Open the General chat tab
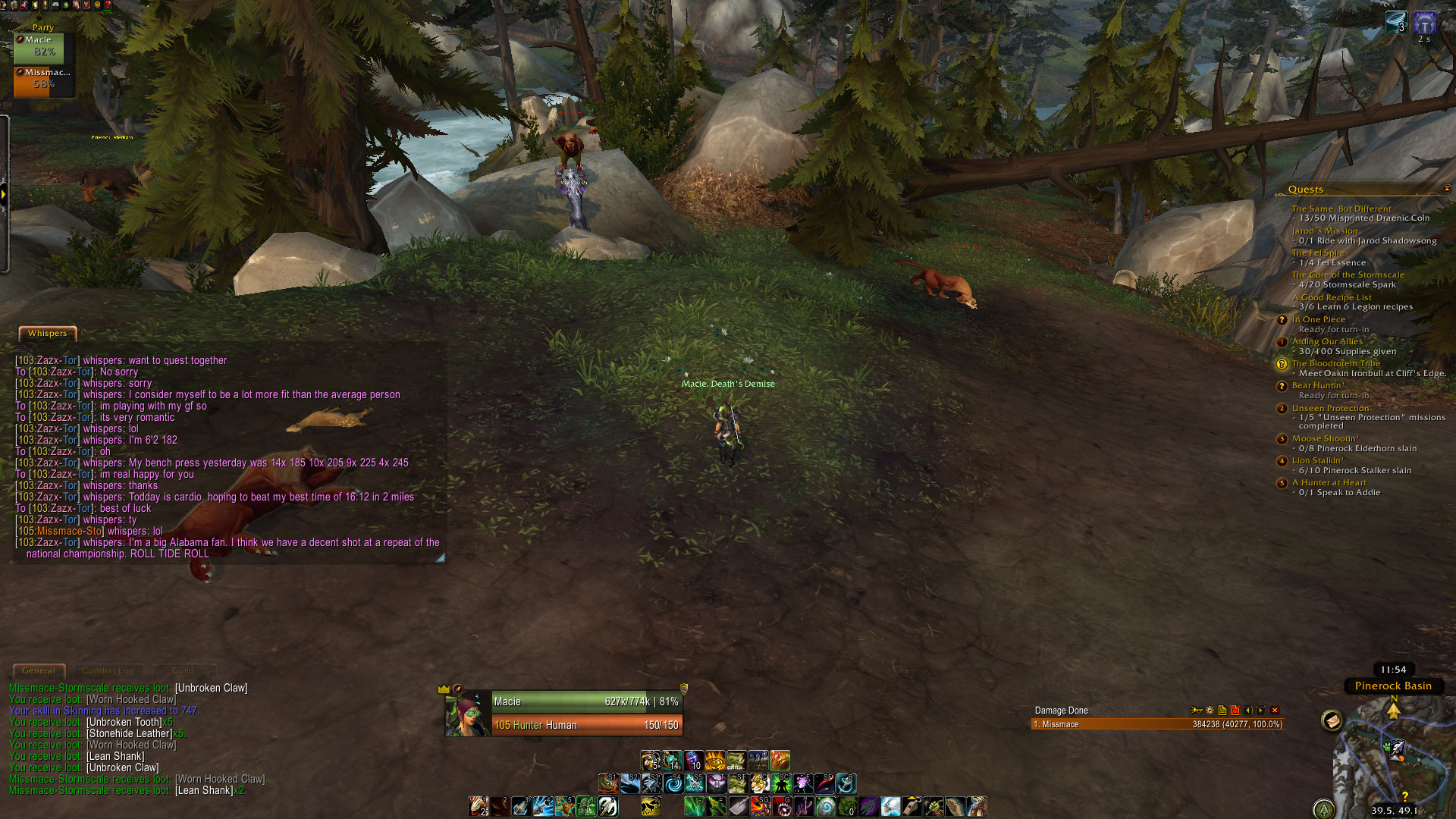This screenshot has width=1456, height=819. (x=39, y=671)
